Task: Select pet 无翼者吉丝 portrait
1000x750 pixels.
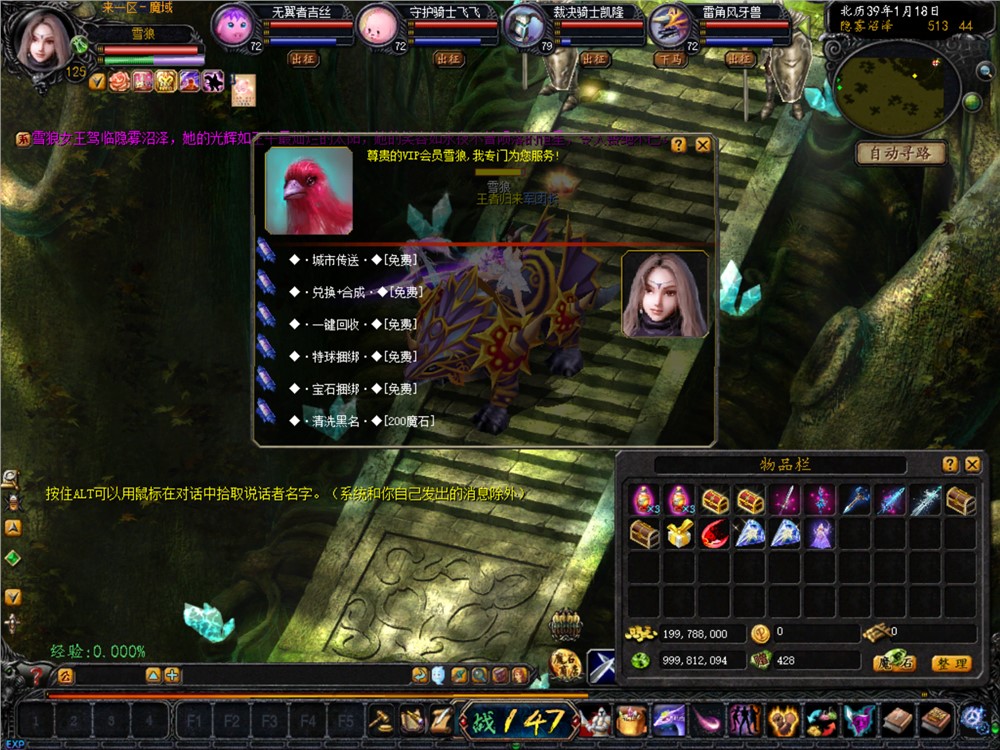Action: coord(236,24)
